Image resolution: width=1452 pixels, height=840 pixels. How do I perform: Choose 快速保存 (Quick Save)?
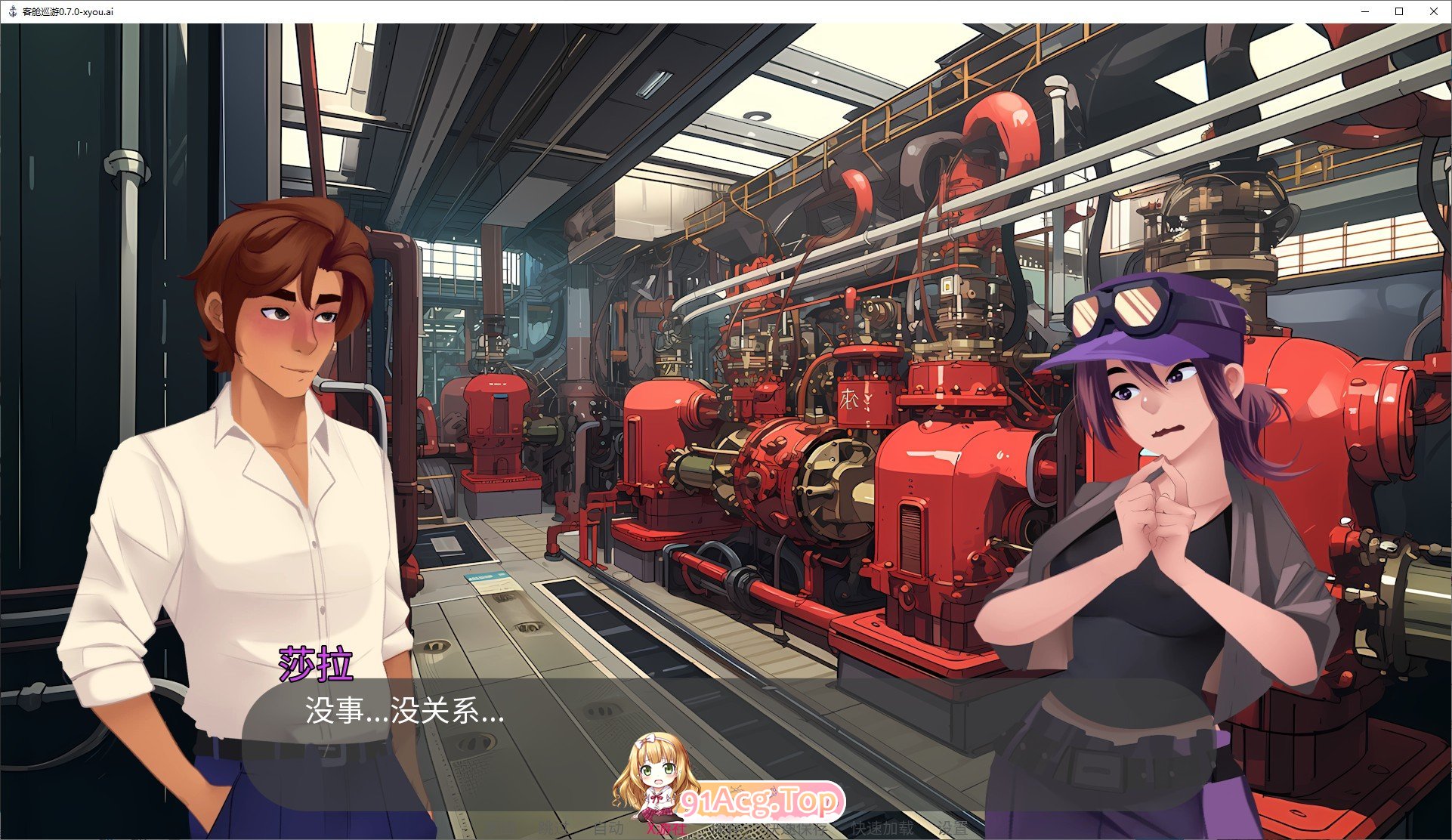tap(795, 828)
